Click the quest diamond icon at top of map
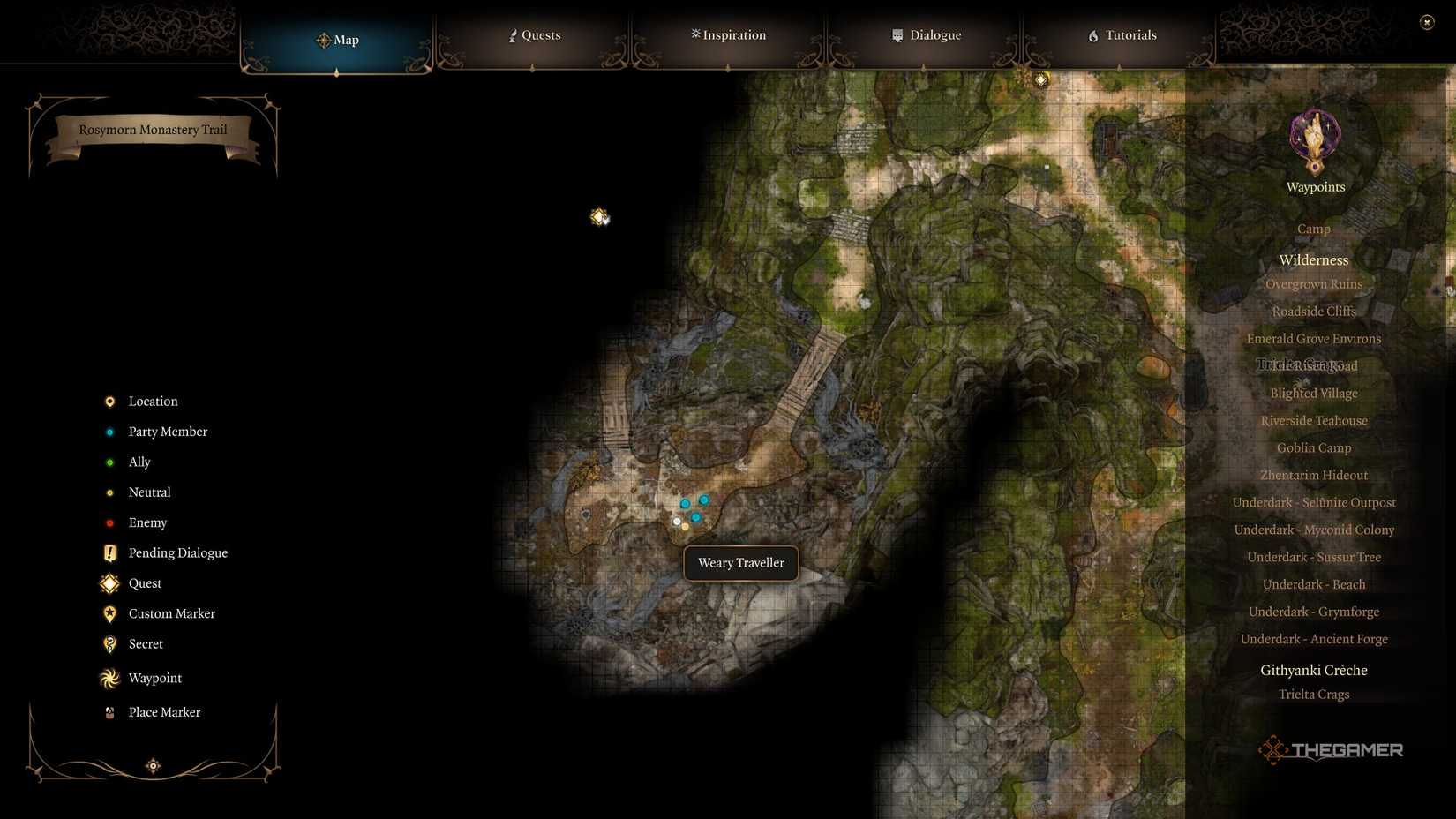1456x819 pixels. [1040, 79]
